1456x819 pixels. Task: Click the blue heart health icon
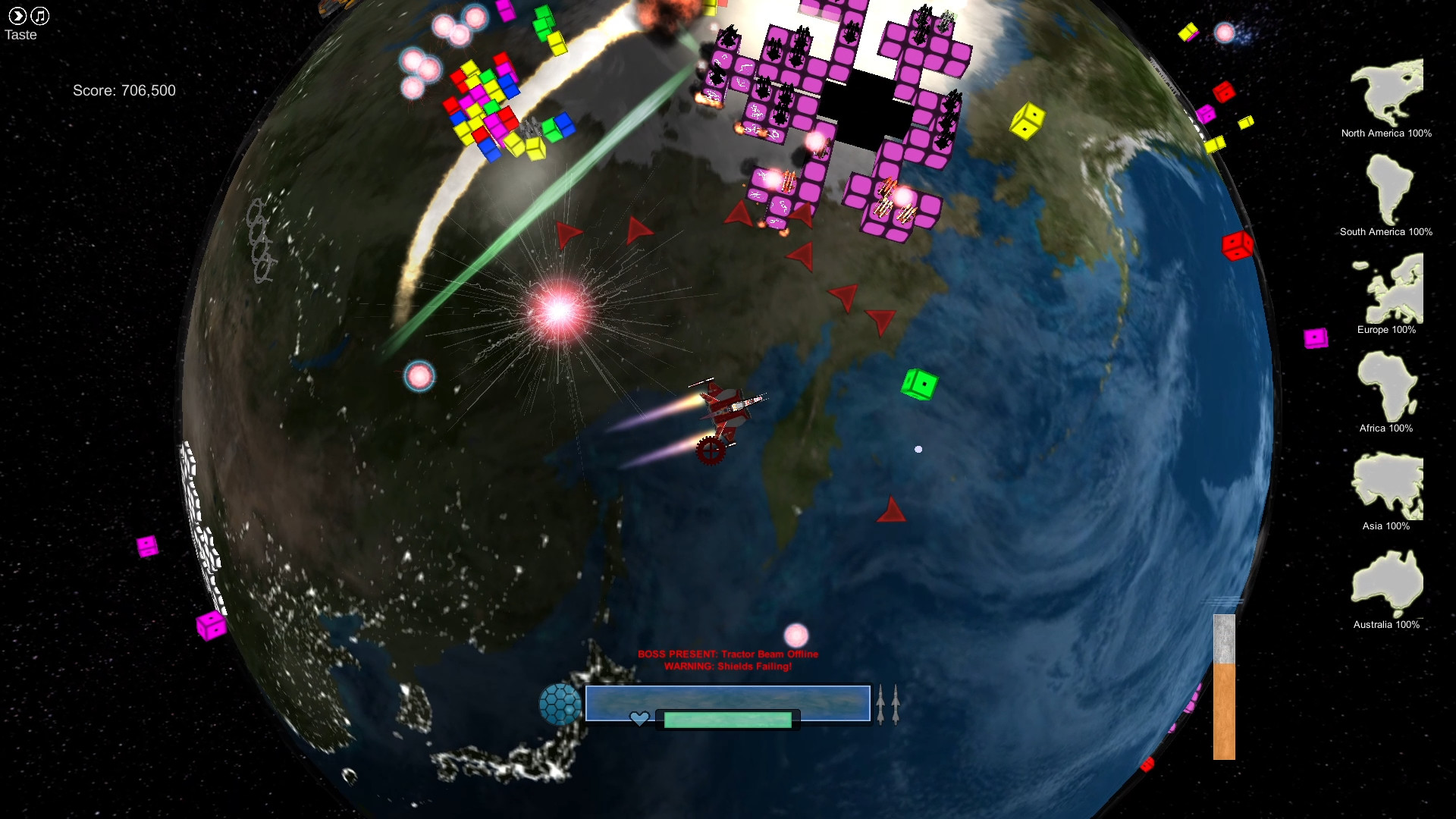pyautogui.click(x=639, y=718)
